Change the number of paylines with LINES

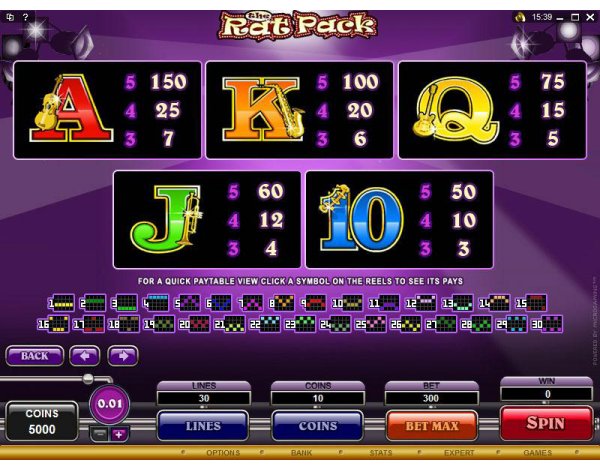(x=203, y=425)
